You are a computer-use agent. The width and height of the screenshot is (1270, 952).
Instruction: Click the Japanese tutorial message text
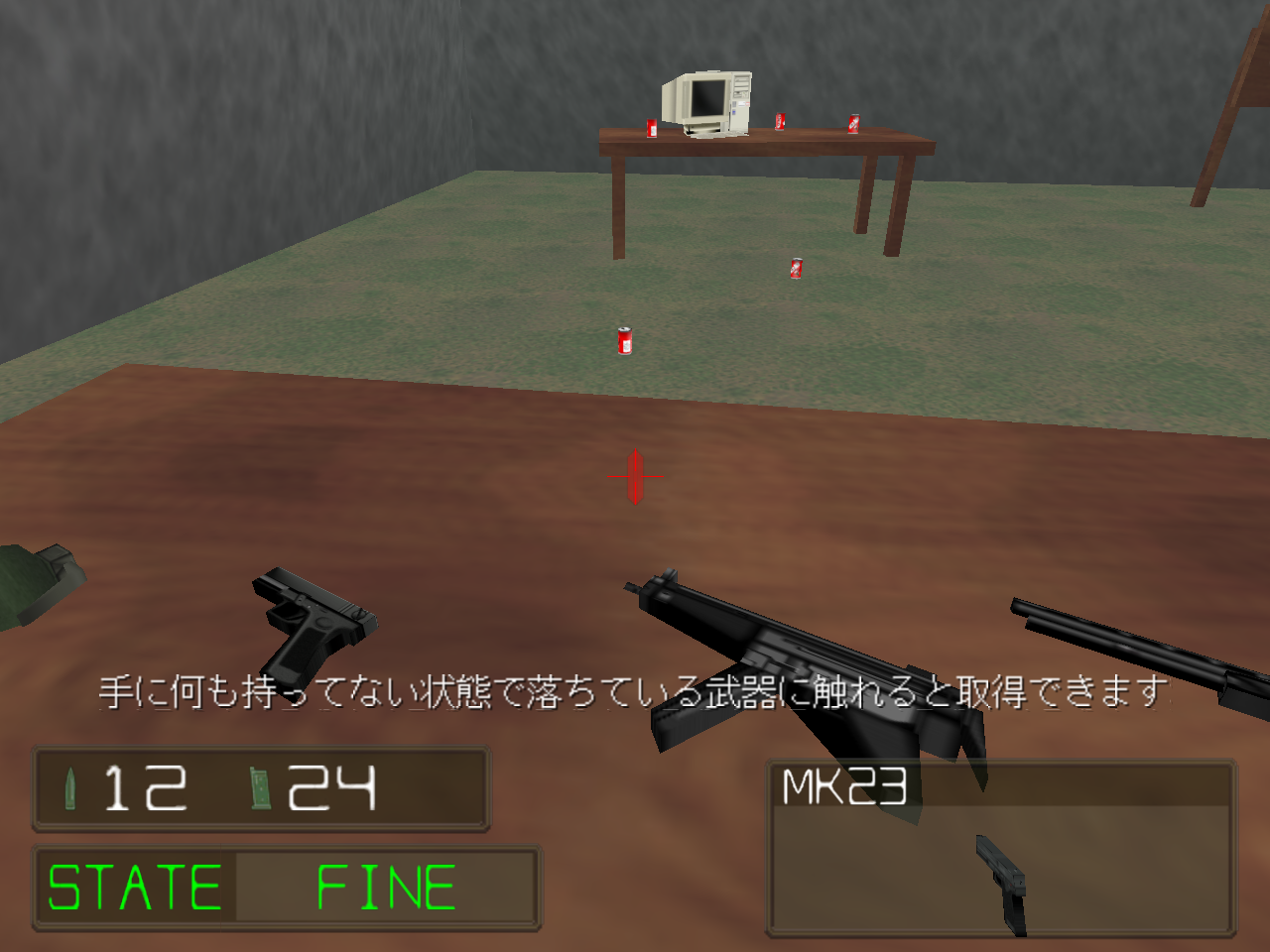click(x=635, y=692)
